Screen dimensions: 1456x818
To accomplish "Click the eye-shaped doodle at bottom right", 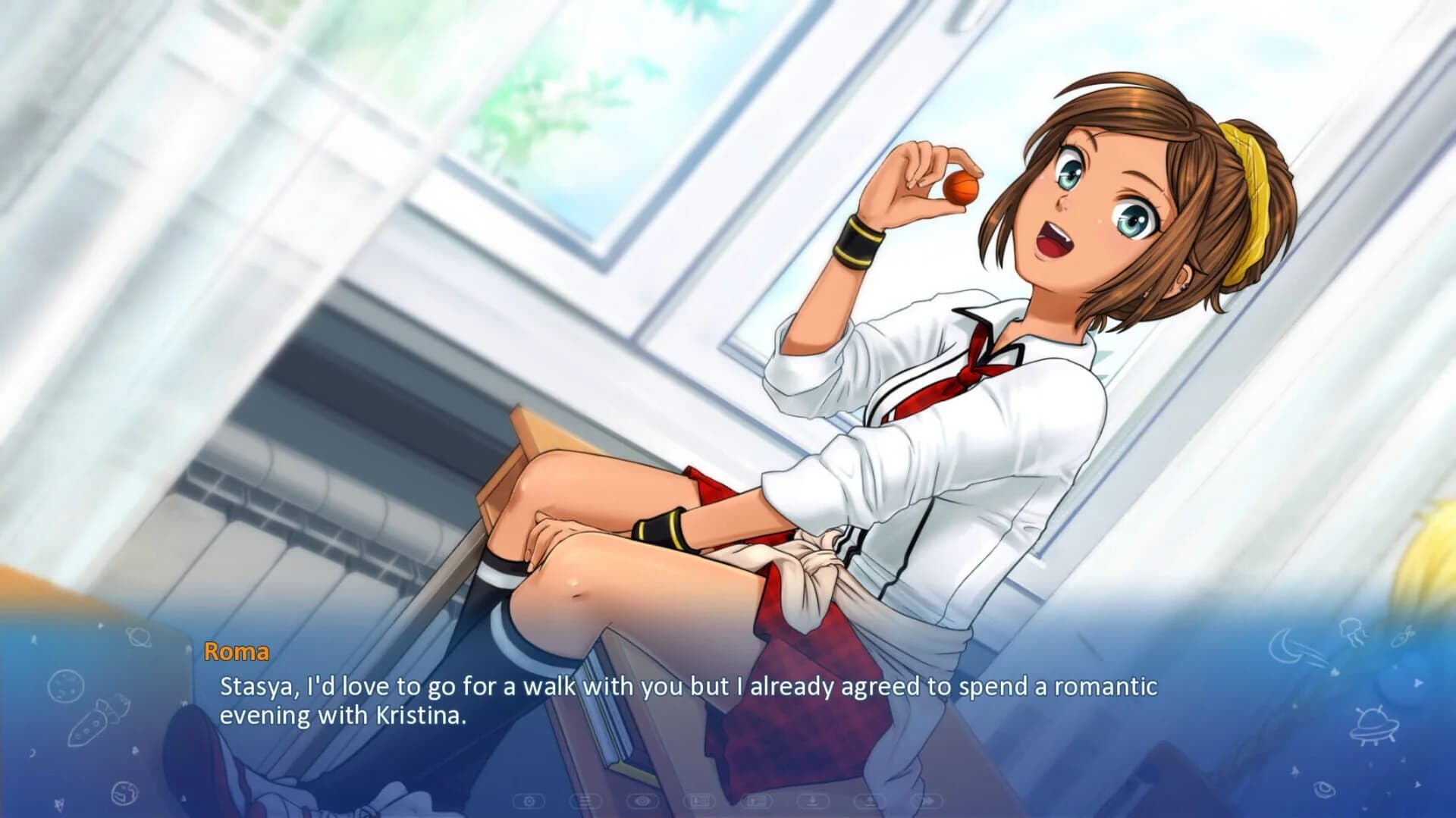I will (x=1324, y=791).
